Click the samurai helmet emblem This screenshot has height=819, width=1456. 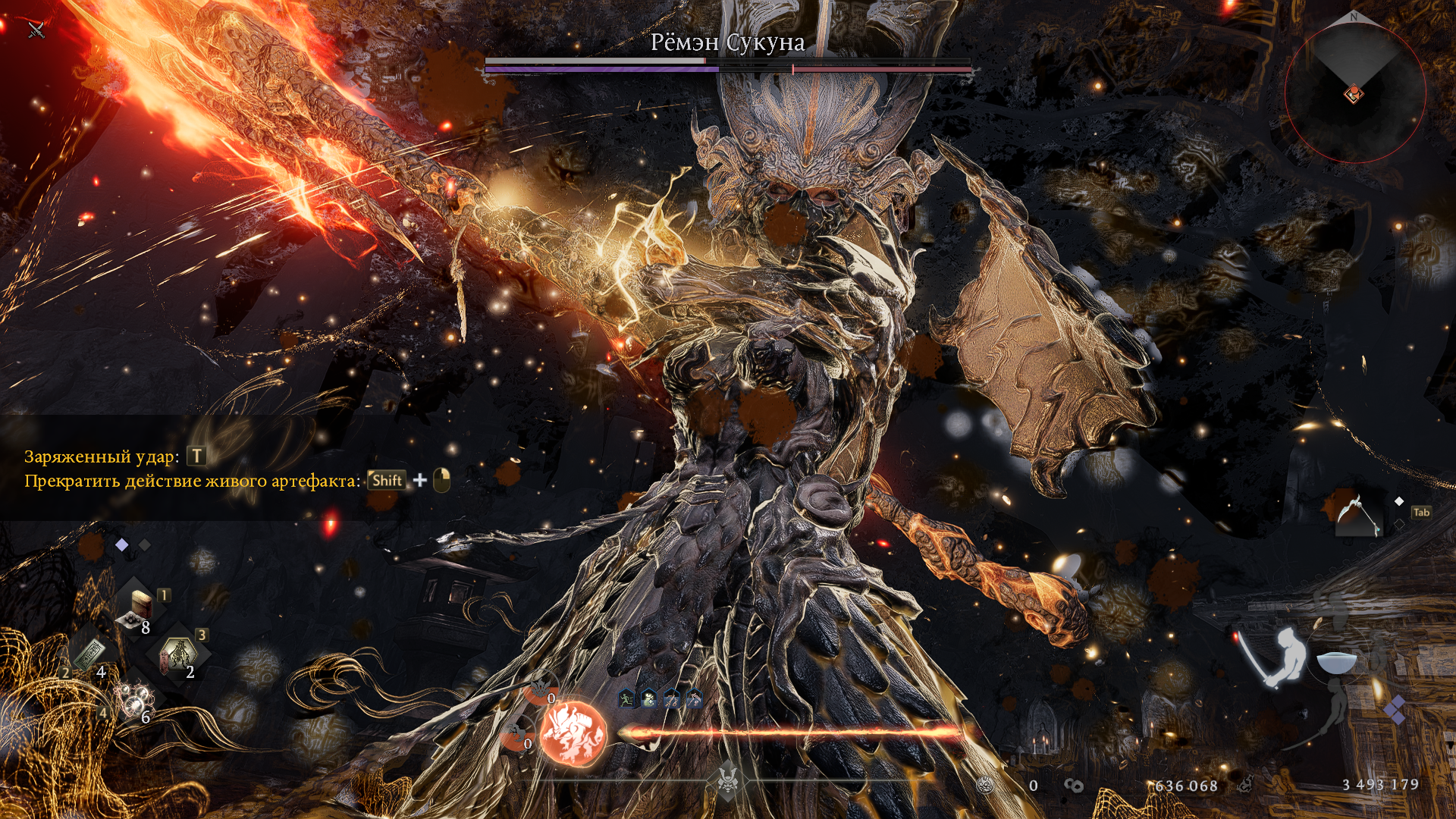728,779
